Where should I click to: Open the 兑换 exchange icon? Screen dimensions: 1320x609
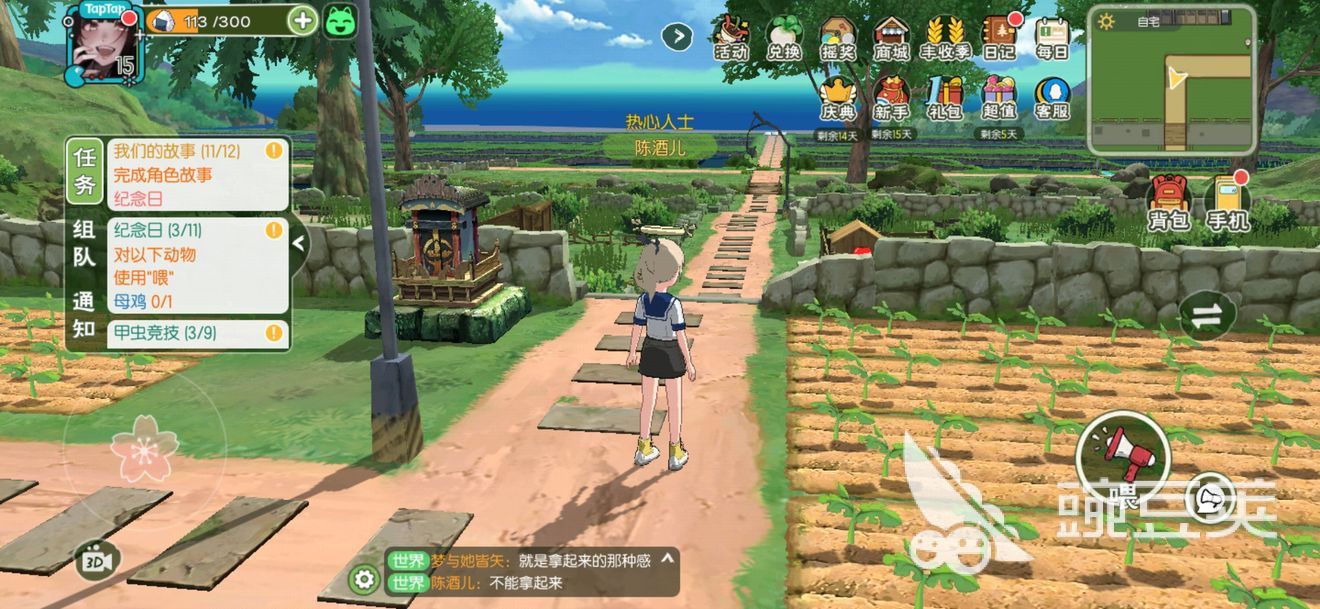tap(784, 38)
